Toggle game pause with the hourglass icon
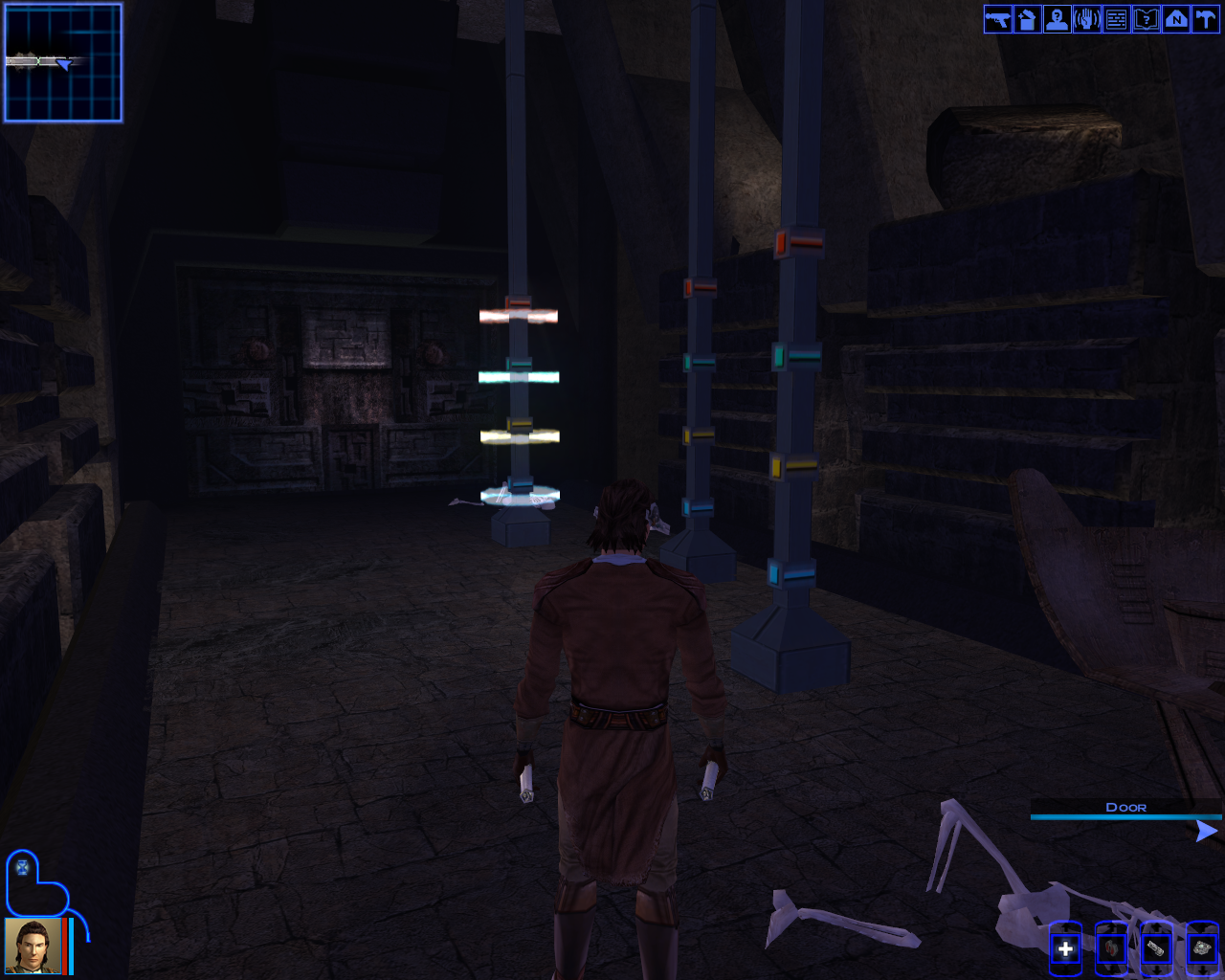Screen dimensions: 1225x980 pyautogui.click(x=23, y=869)
